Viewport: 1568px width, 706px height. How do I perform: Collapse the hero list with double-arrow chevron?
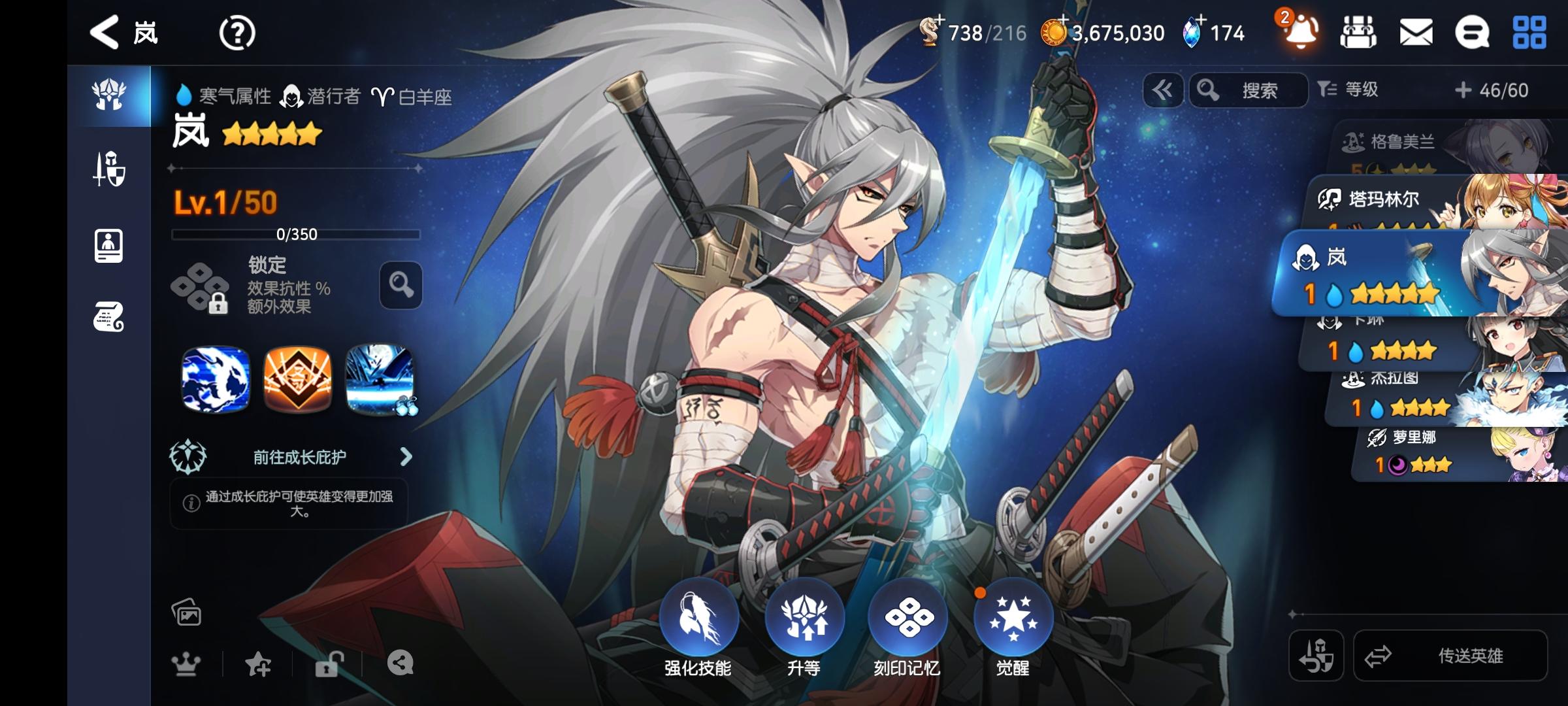click(x=1162, y=91)
